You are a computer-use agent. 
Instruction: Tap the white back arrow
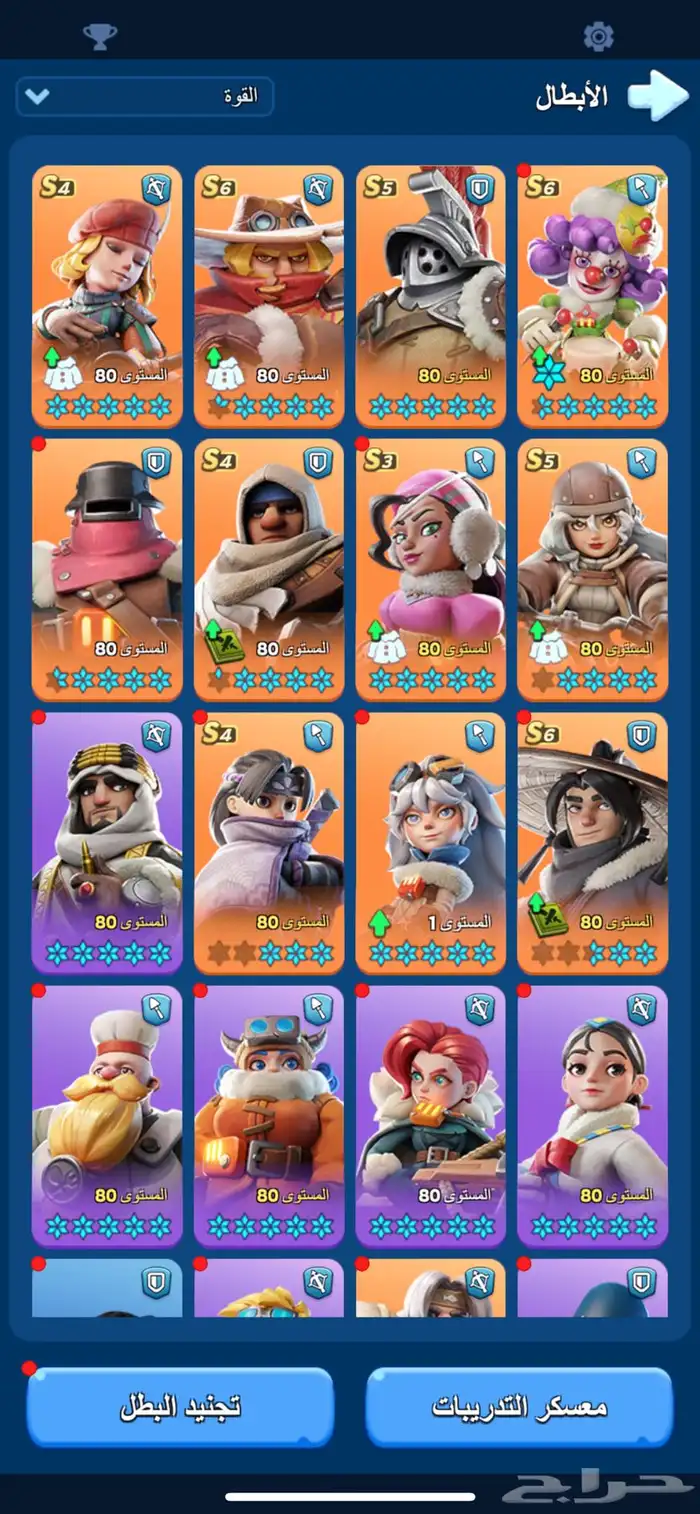(658, 96)
